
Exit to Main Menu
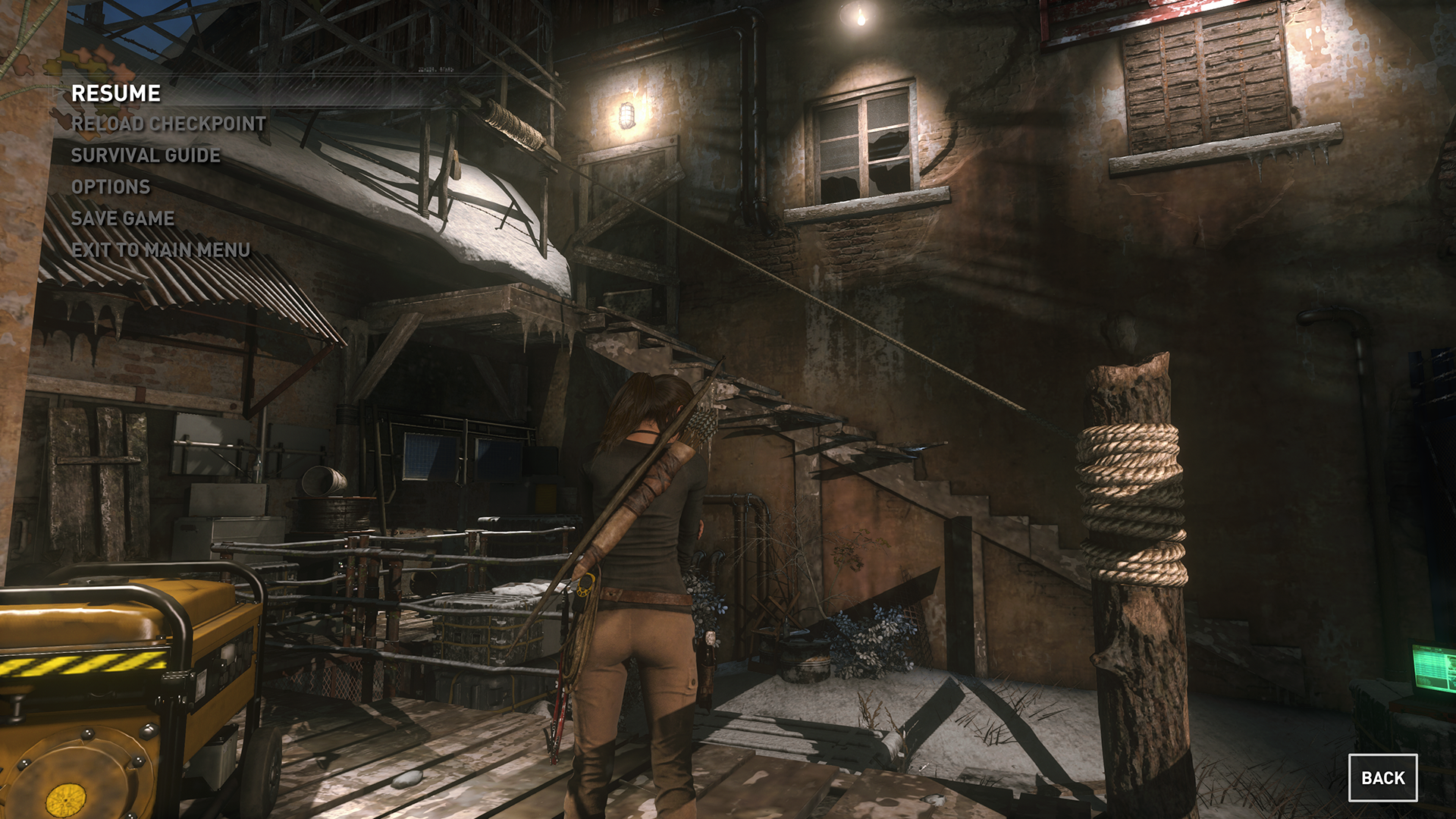click(161, 250)
